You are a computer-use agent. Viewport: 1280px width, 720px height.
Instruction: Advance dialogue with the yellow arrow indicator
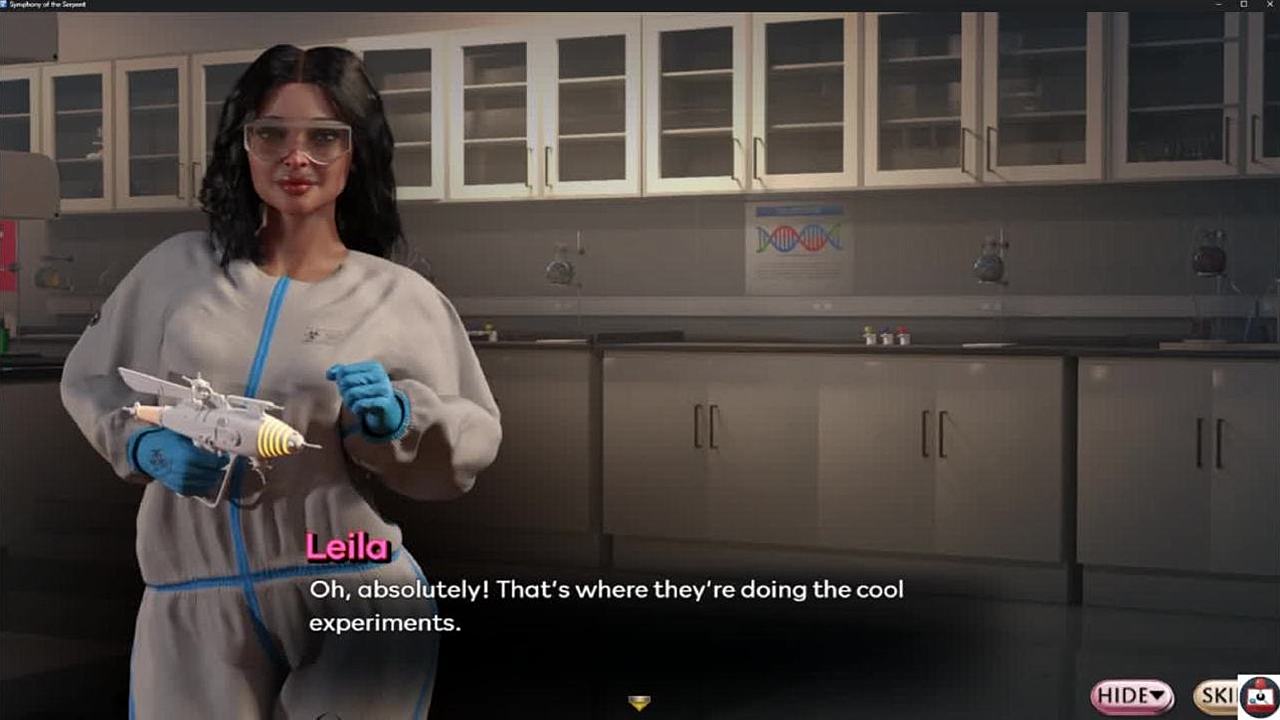point(639,703)
